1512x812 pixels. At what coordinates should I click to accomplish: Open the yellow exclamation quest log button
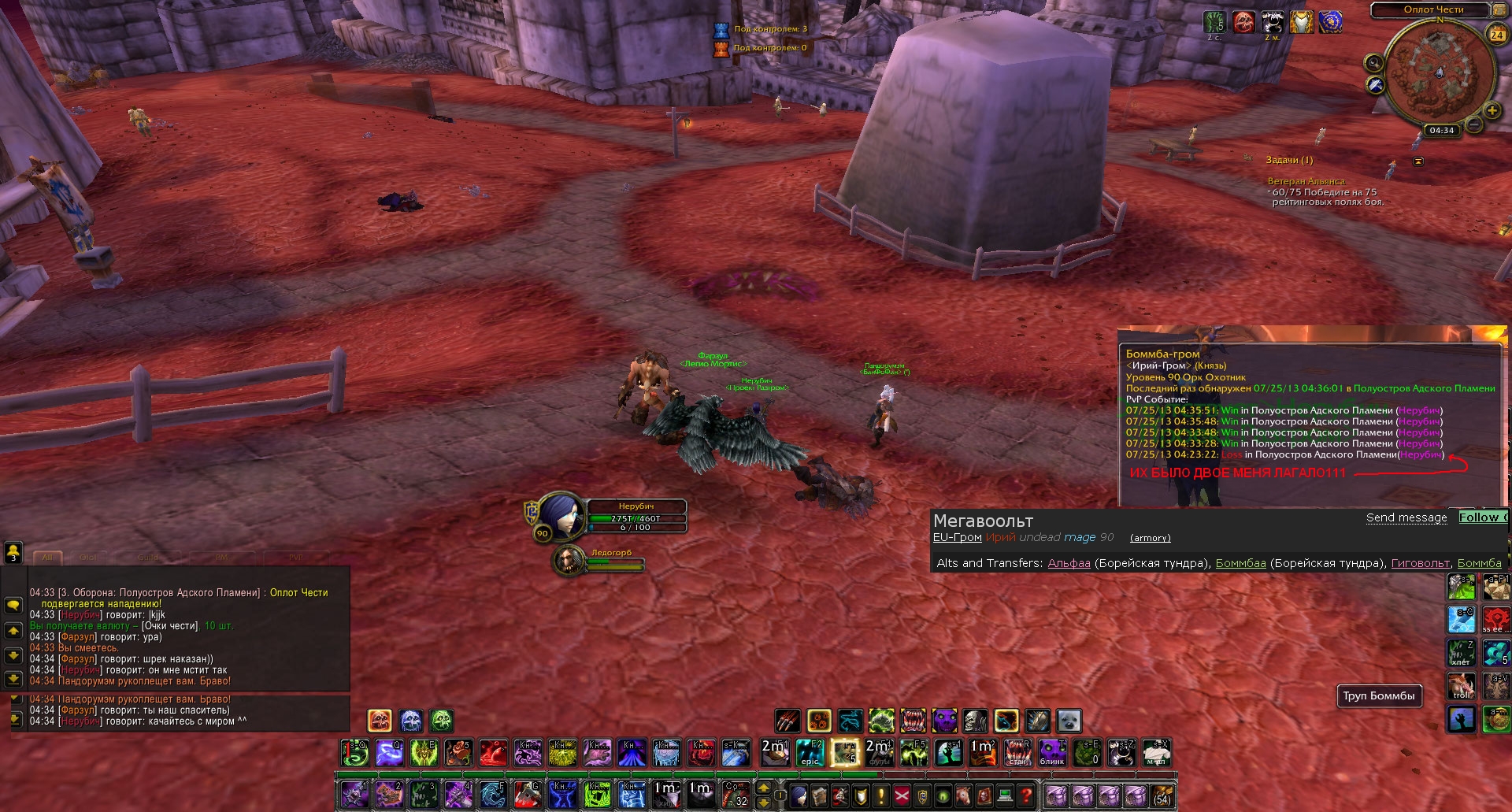click(882, 795)
